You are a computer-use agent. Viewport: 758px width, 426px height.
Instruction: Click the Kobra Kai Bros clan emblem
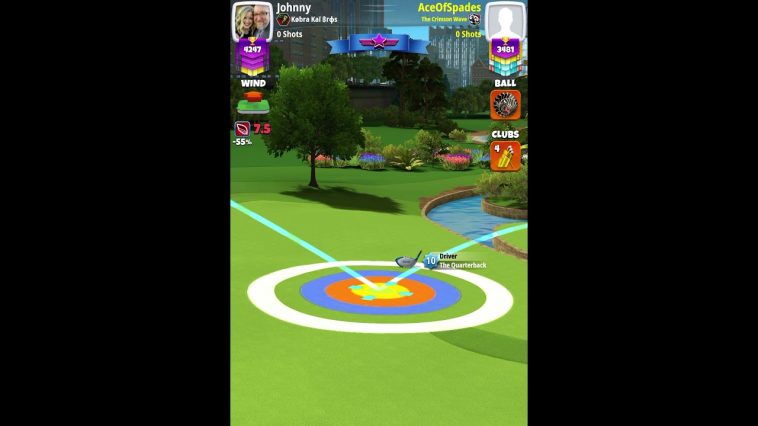(283, 20)
